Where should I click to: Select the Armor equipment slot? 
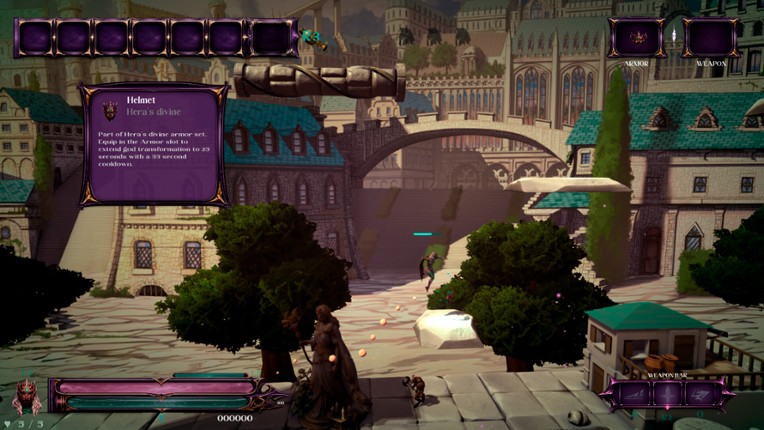point(637,37)
